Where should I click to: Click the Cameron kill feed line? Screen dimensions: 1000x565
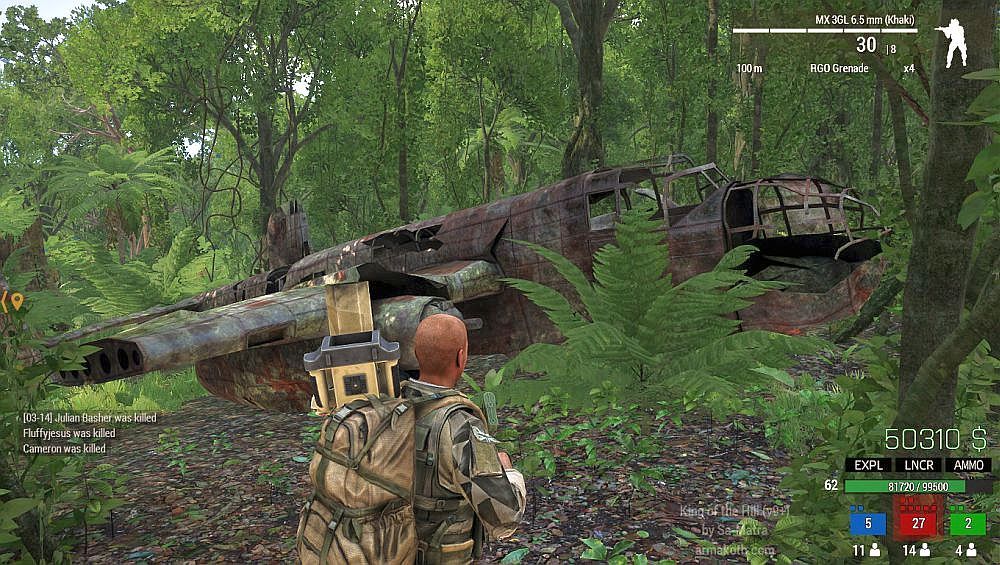[x=64, y=449]
